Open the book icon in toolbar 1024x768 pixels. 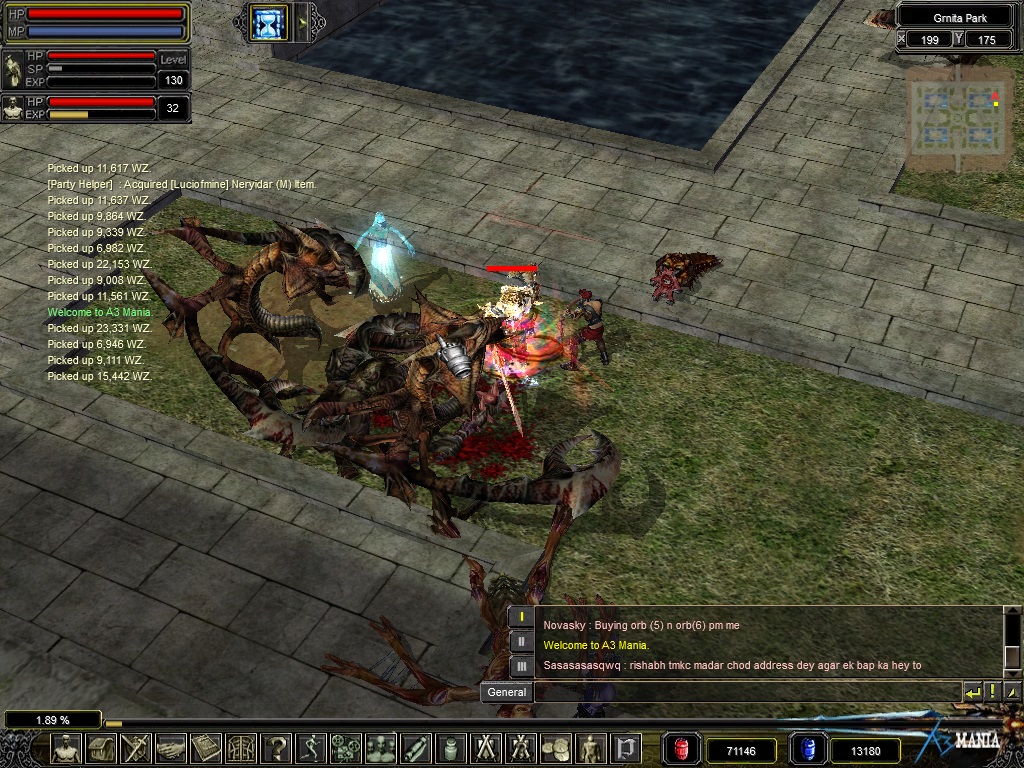[x=206, y=748]
